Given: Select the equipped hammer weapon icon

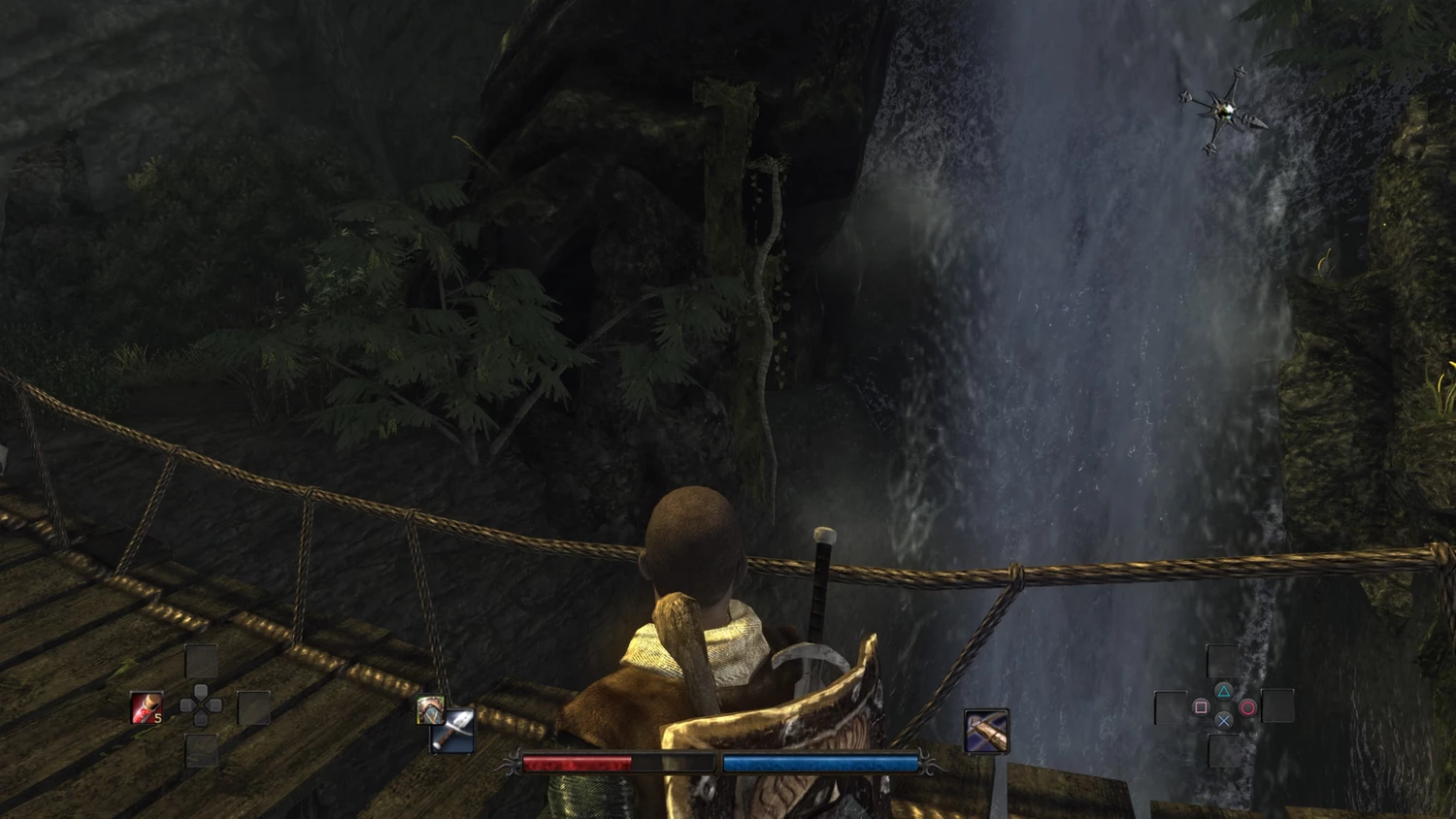Looking at the screenshot, I should (453, 733).
